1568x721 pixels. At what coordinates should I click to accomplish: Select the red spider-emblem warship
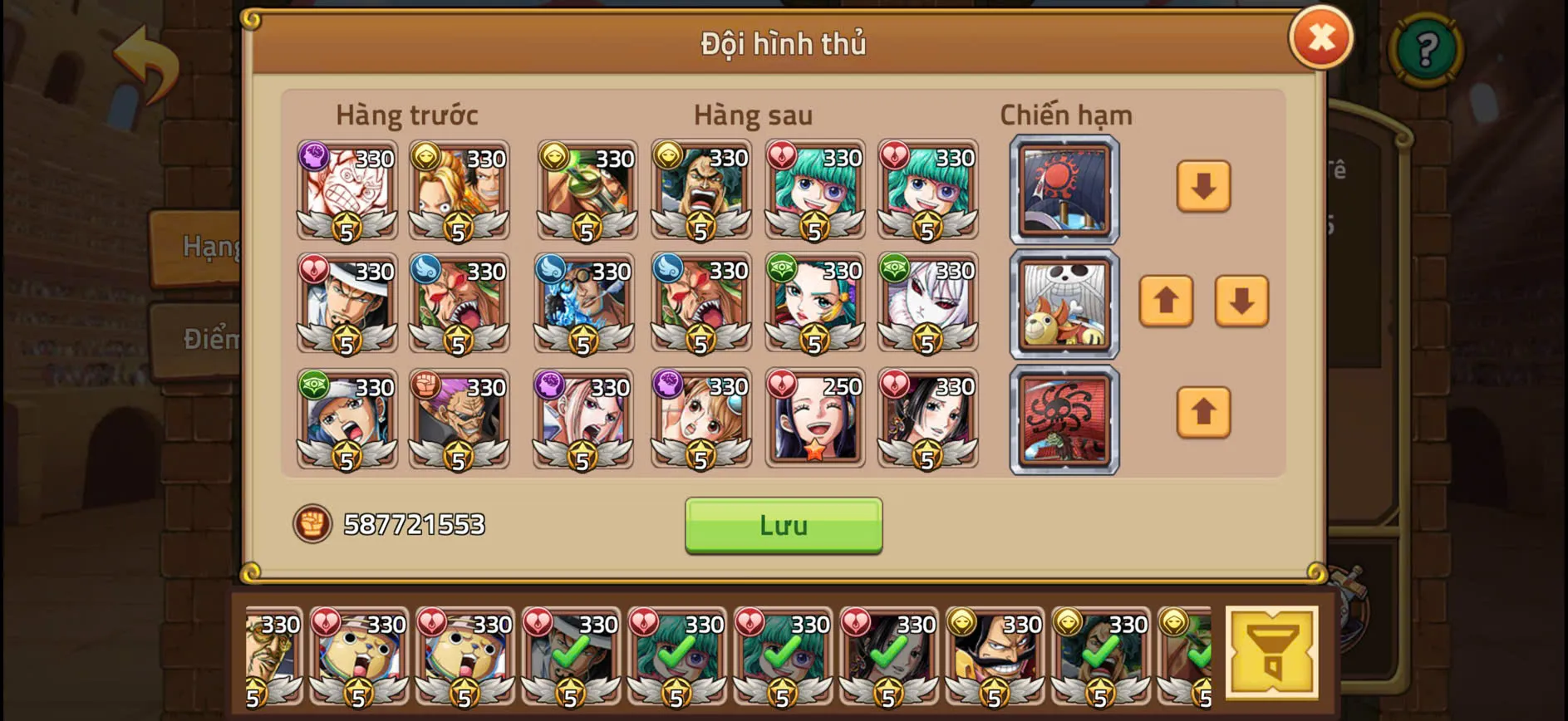pyautogui.click(x=1064, y=418)
